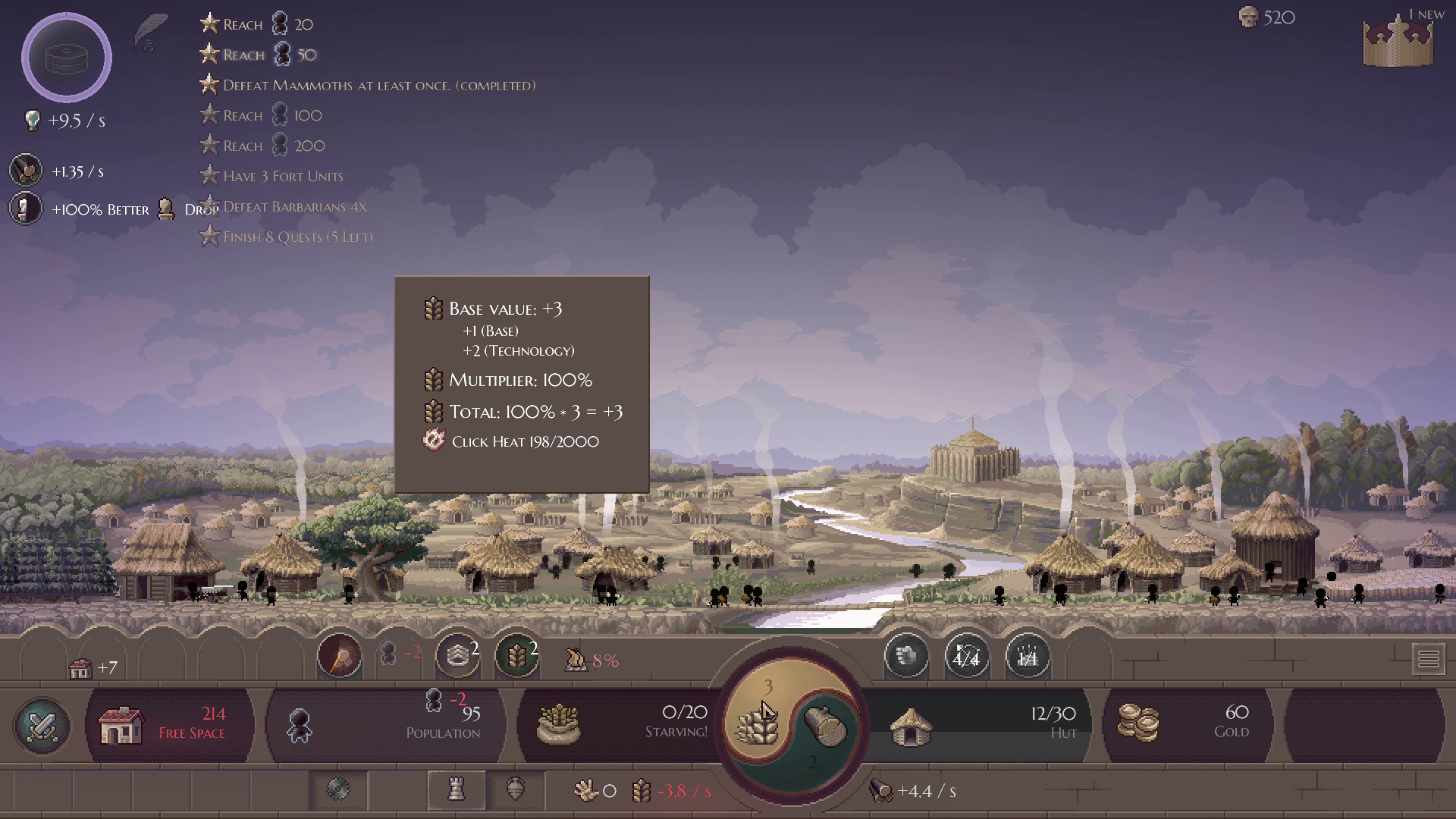
Task: Click the purple research ring
Action: coord(67,58)
